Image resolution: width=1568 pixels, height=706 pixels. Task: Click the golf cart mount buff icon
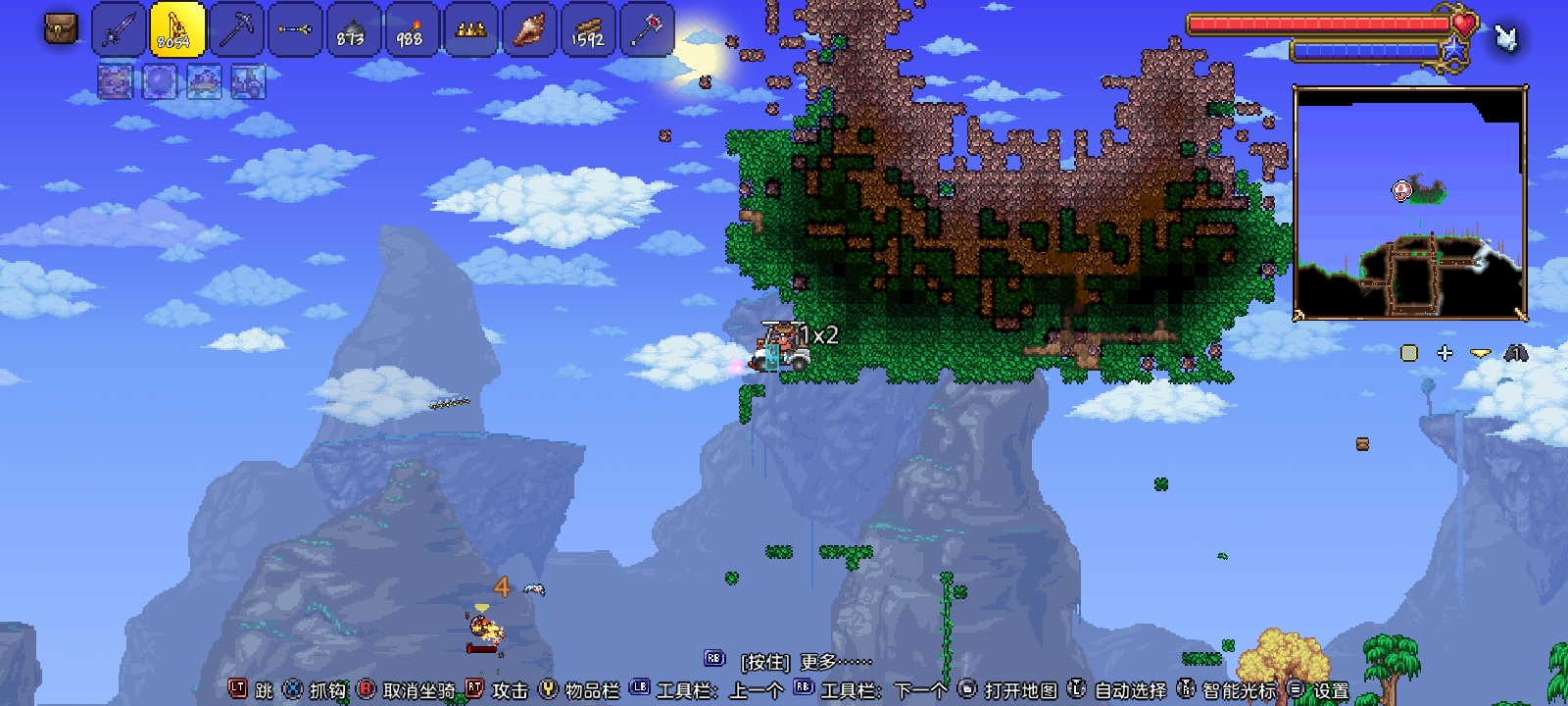pos(248,82)
